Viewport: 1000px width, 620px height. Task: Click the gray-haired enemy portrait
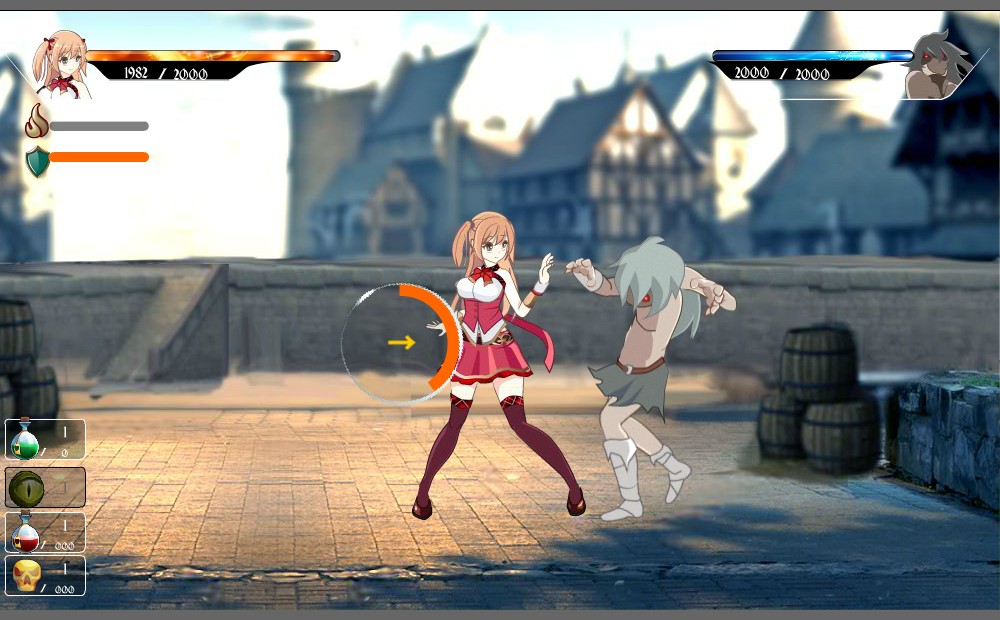click(x=935, y=67)
